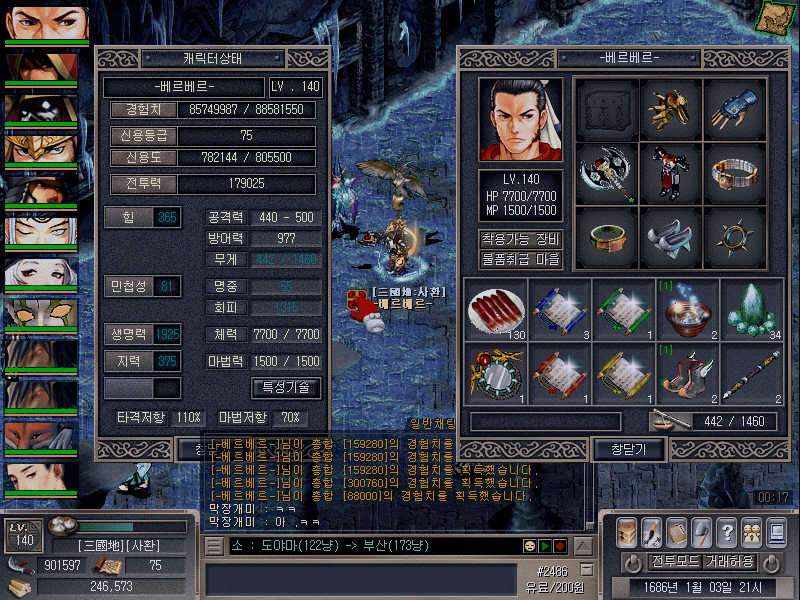
Task: Select the equipped battle axe weapon slot
Action: [606, 174]
